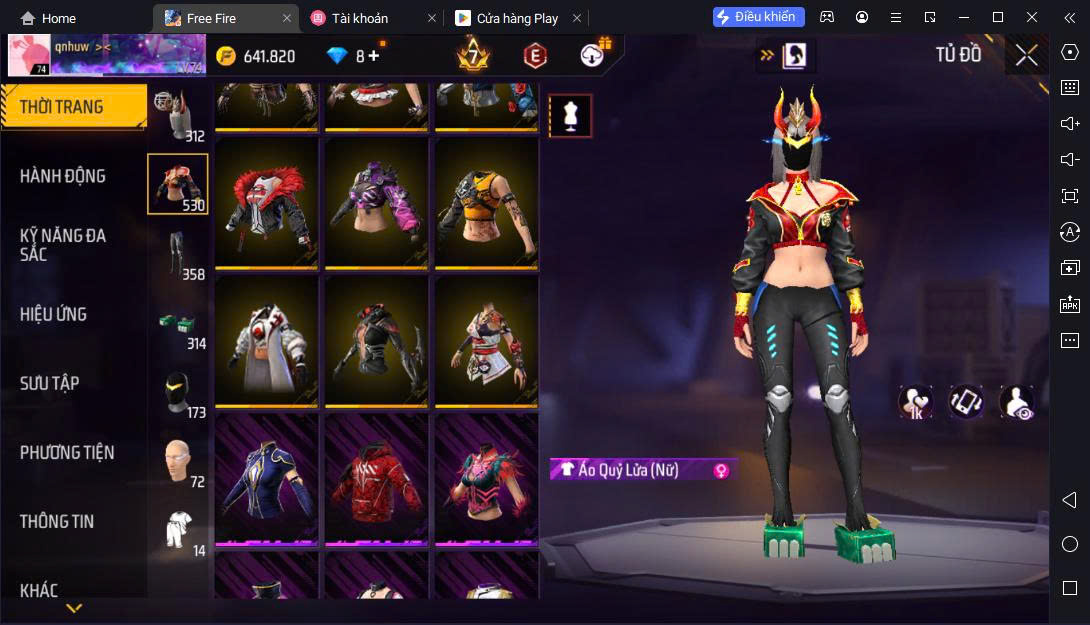Open the black mask subcategory
1090x625 pixels.
(178, 392)
